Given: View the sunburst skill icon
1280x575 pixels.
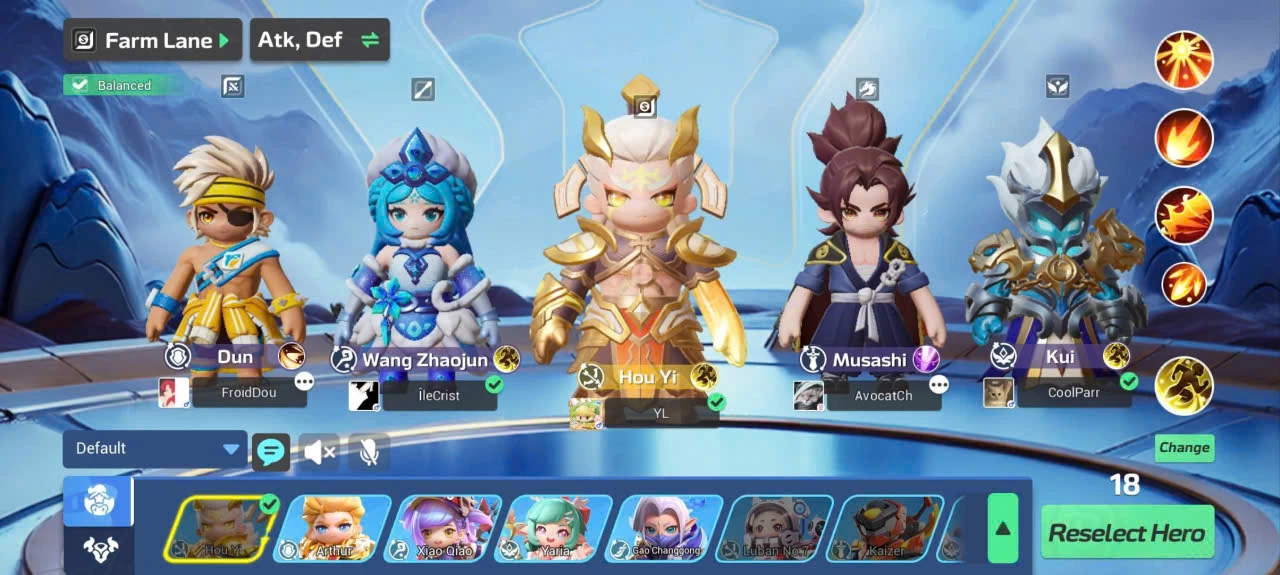Looking at the screenshot, I should (1184, 60).
